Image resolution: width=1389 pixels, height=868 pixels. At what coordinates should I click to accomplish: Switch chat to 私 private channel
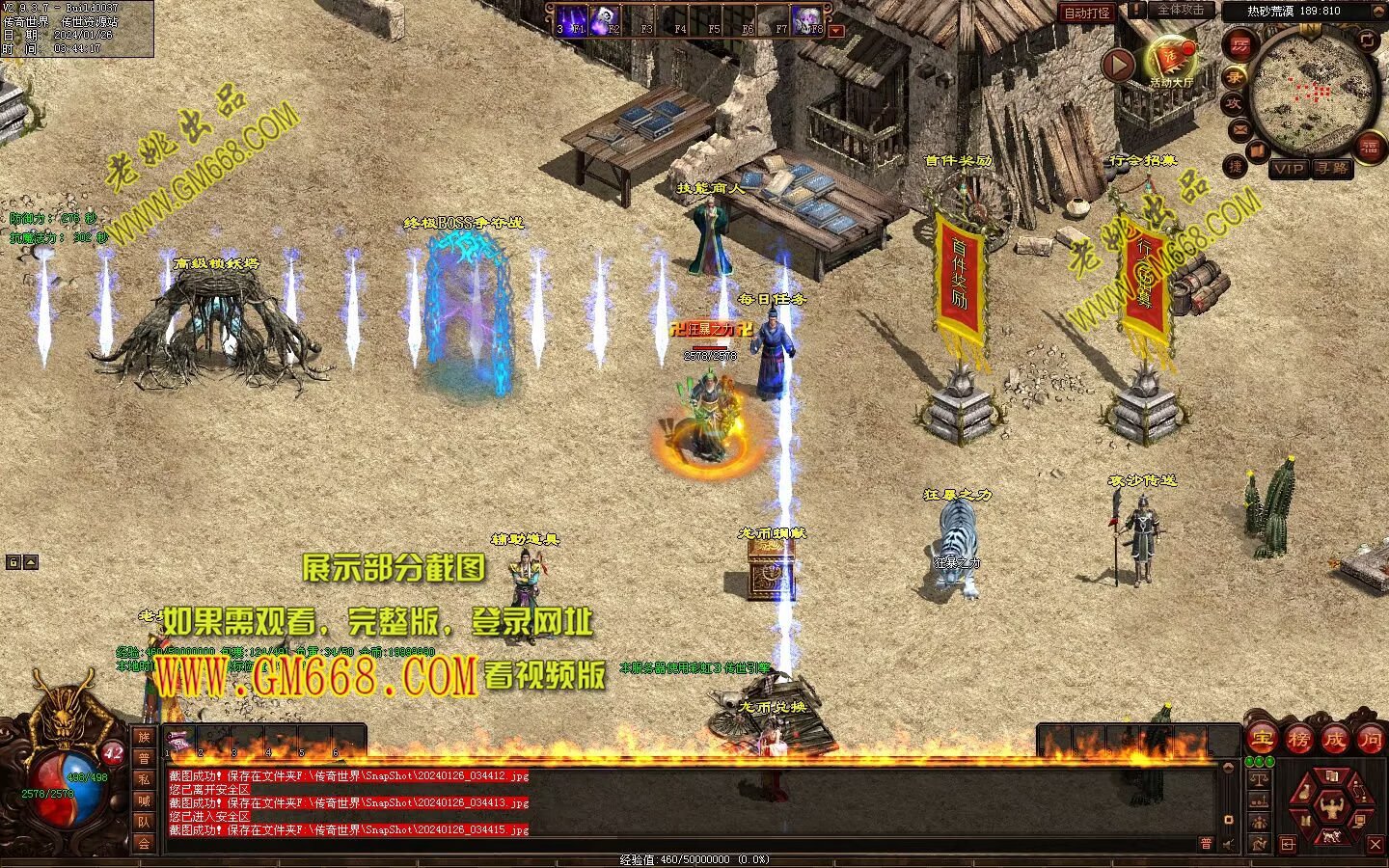coord(144,779)
